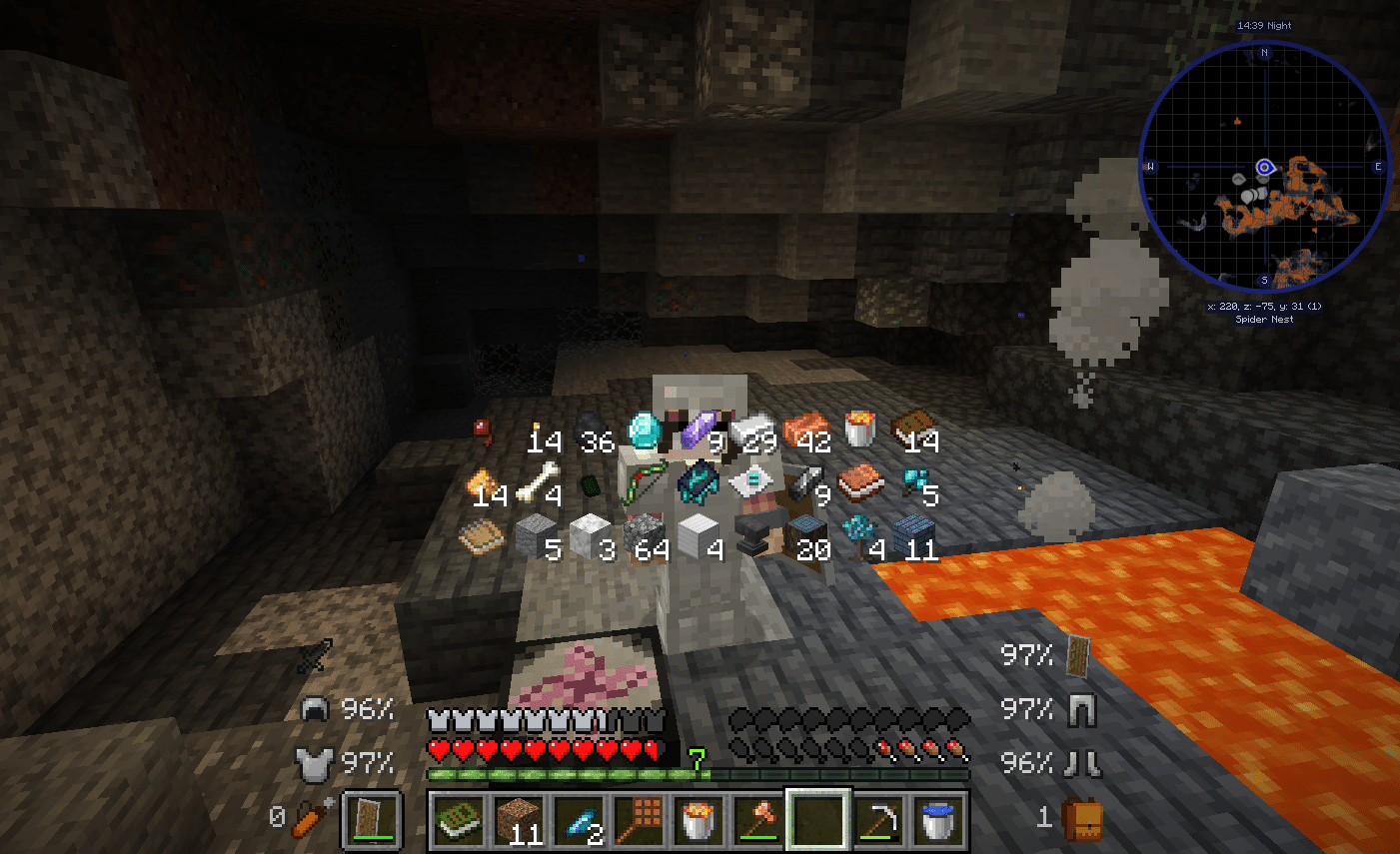Click the diamond in the floating item display

coord(645,431)
